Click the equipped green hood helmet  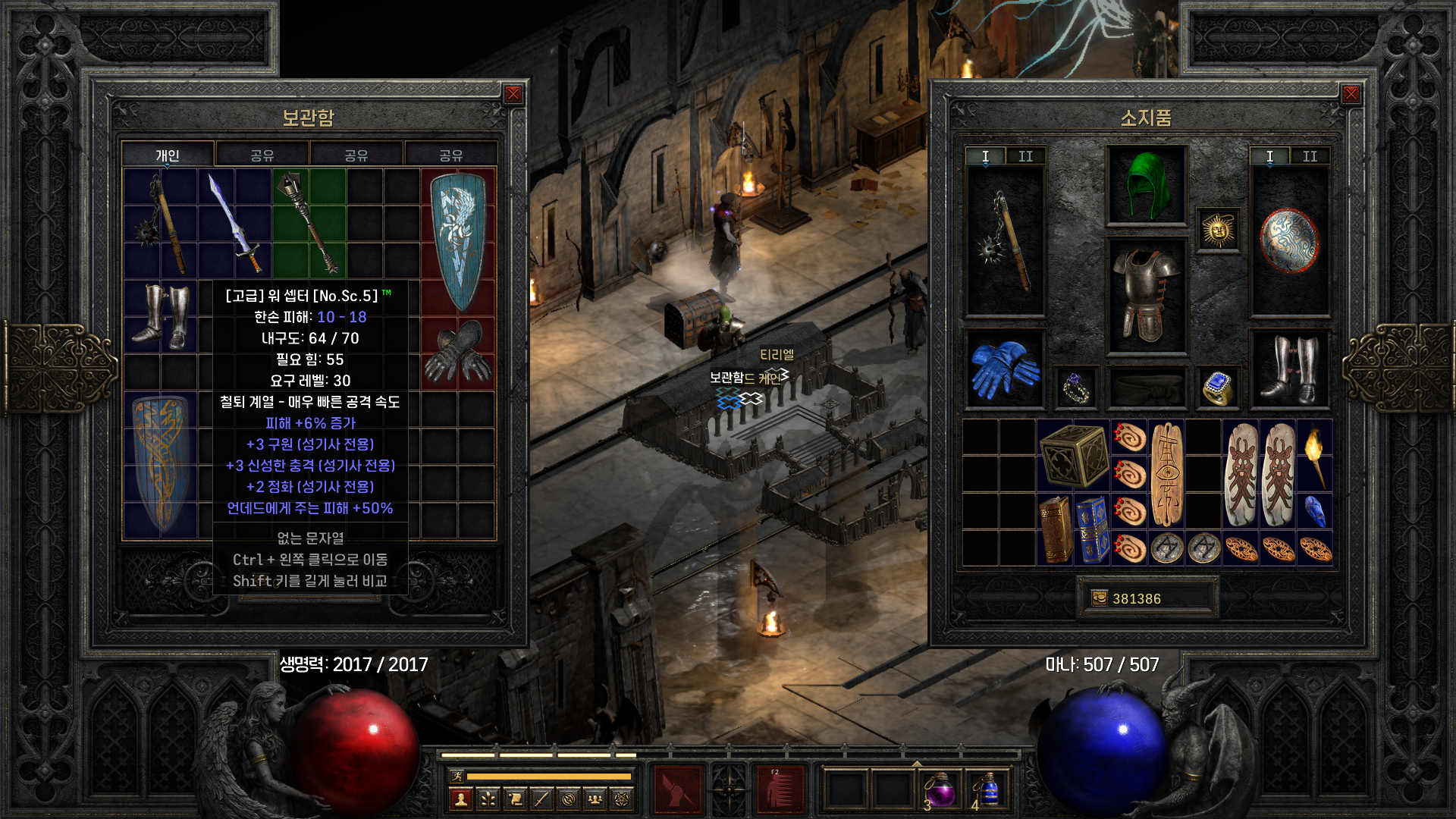tap(1146, 185)
